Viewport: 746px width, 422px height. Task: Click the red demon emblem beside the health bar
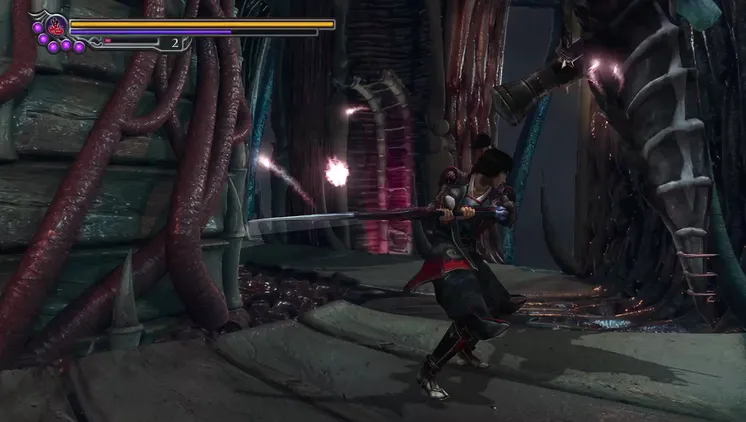[x=55, y=25]
